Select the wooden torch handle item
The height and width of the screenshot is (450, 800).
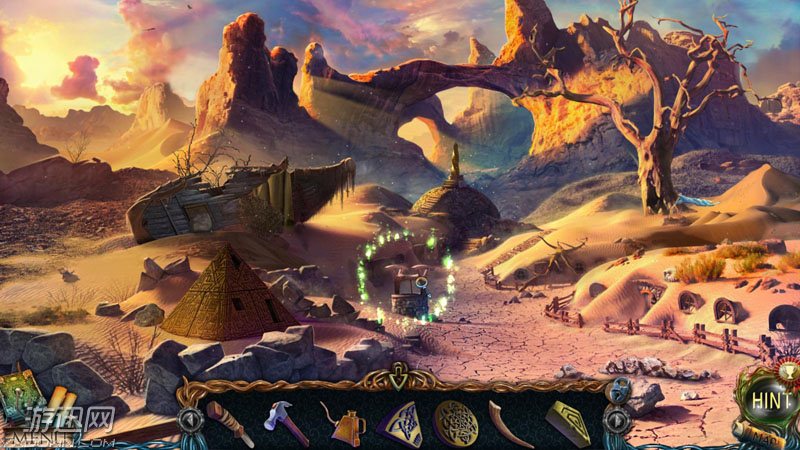click(227, 422)
